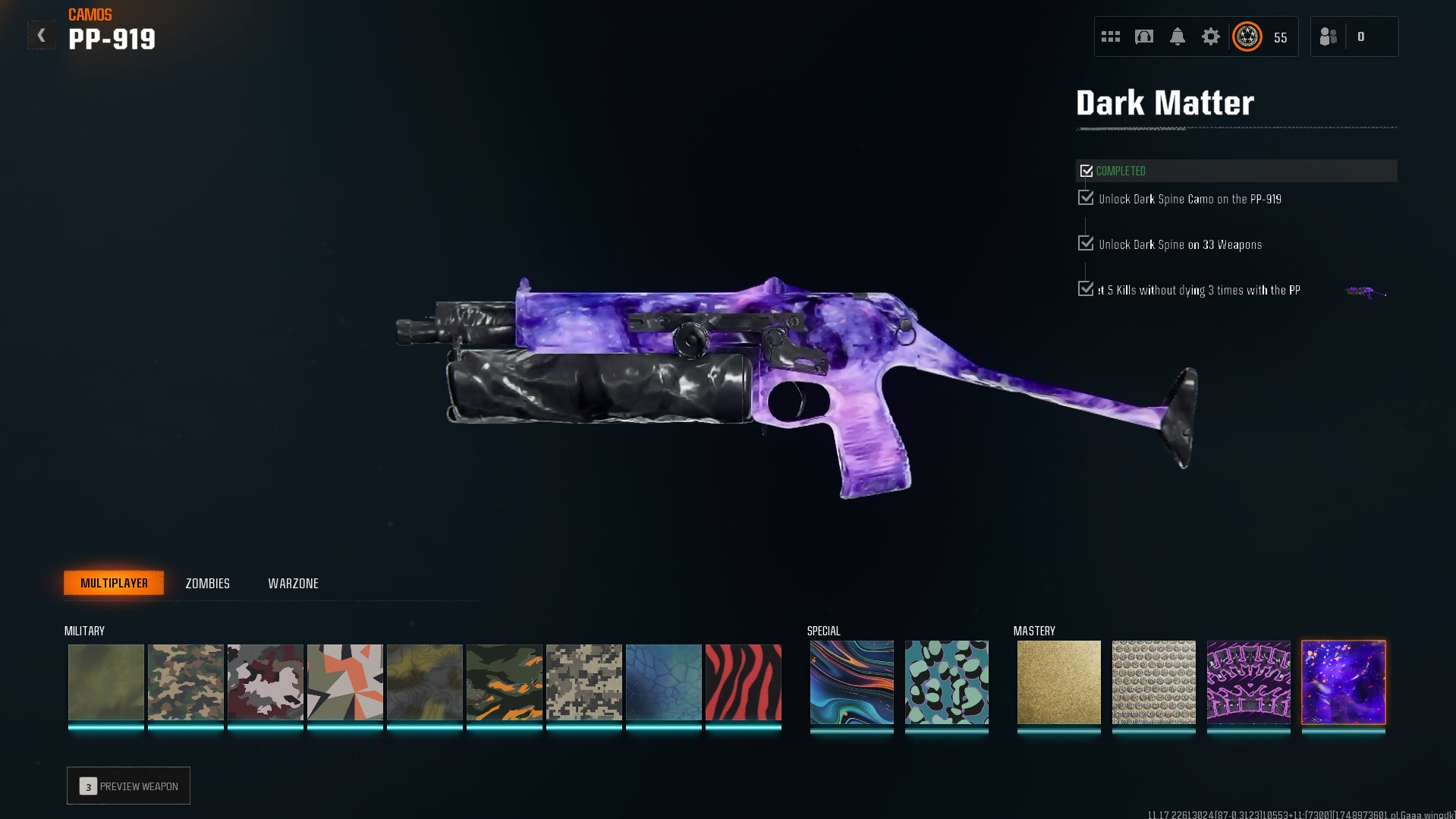Select the Dark Matter mastery camo

click(1344, 682)
